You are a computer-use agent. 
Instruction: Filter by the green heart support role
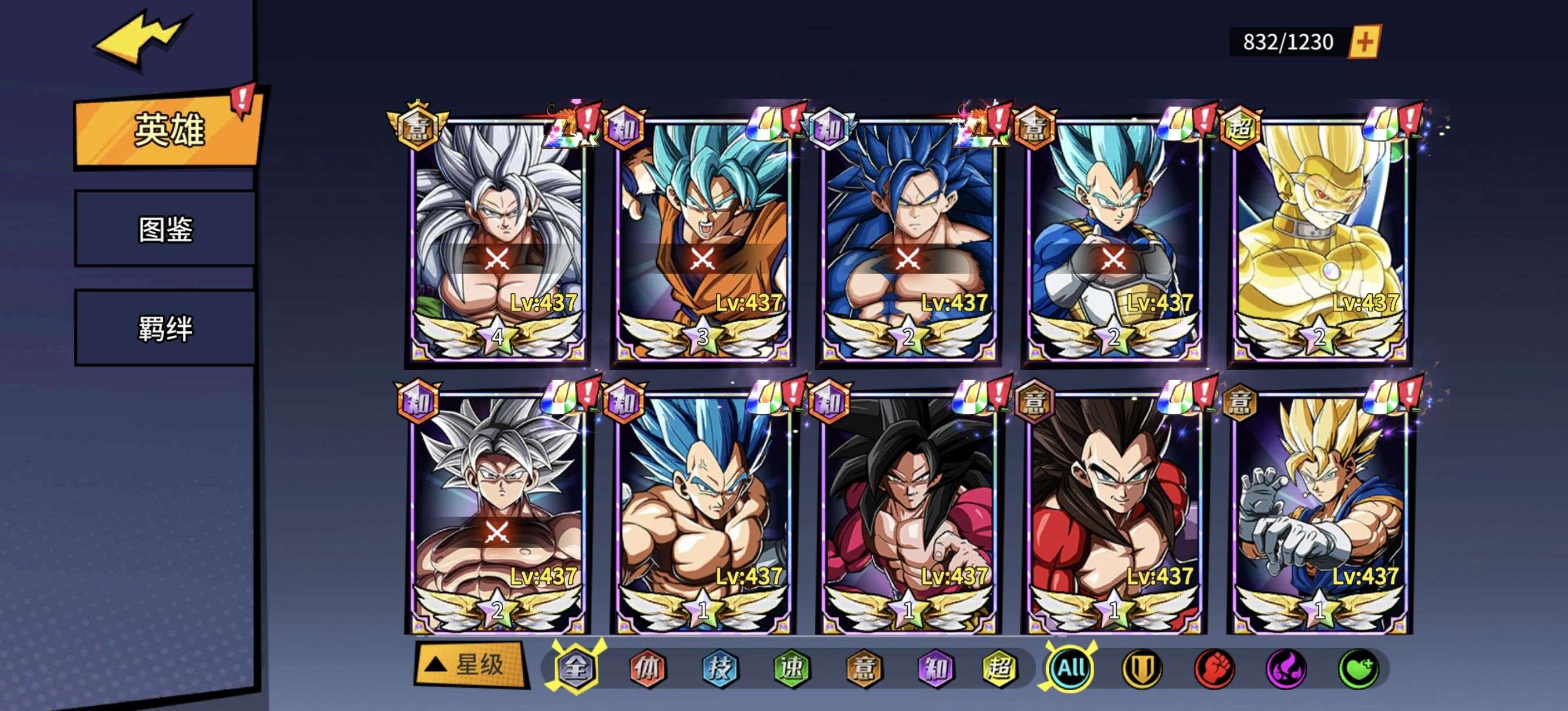click(x=1357, y=668)
